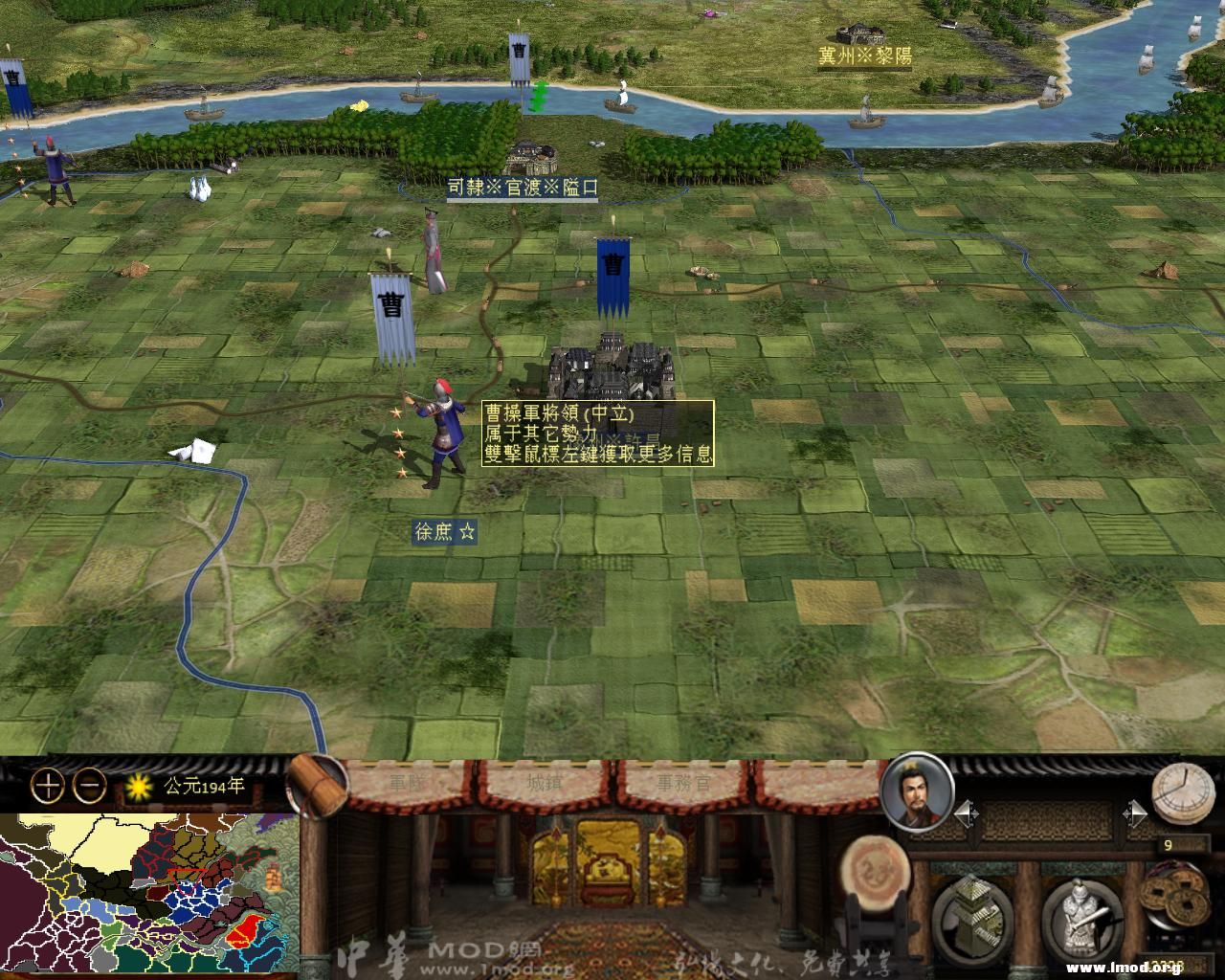The height and width of the screenshot is (980, 1225).
Task: Click the right arrow near the sundial
Action: click(x=1137, y=813)
